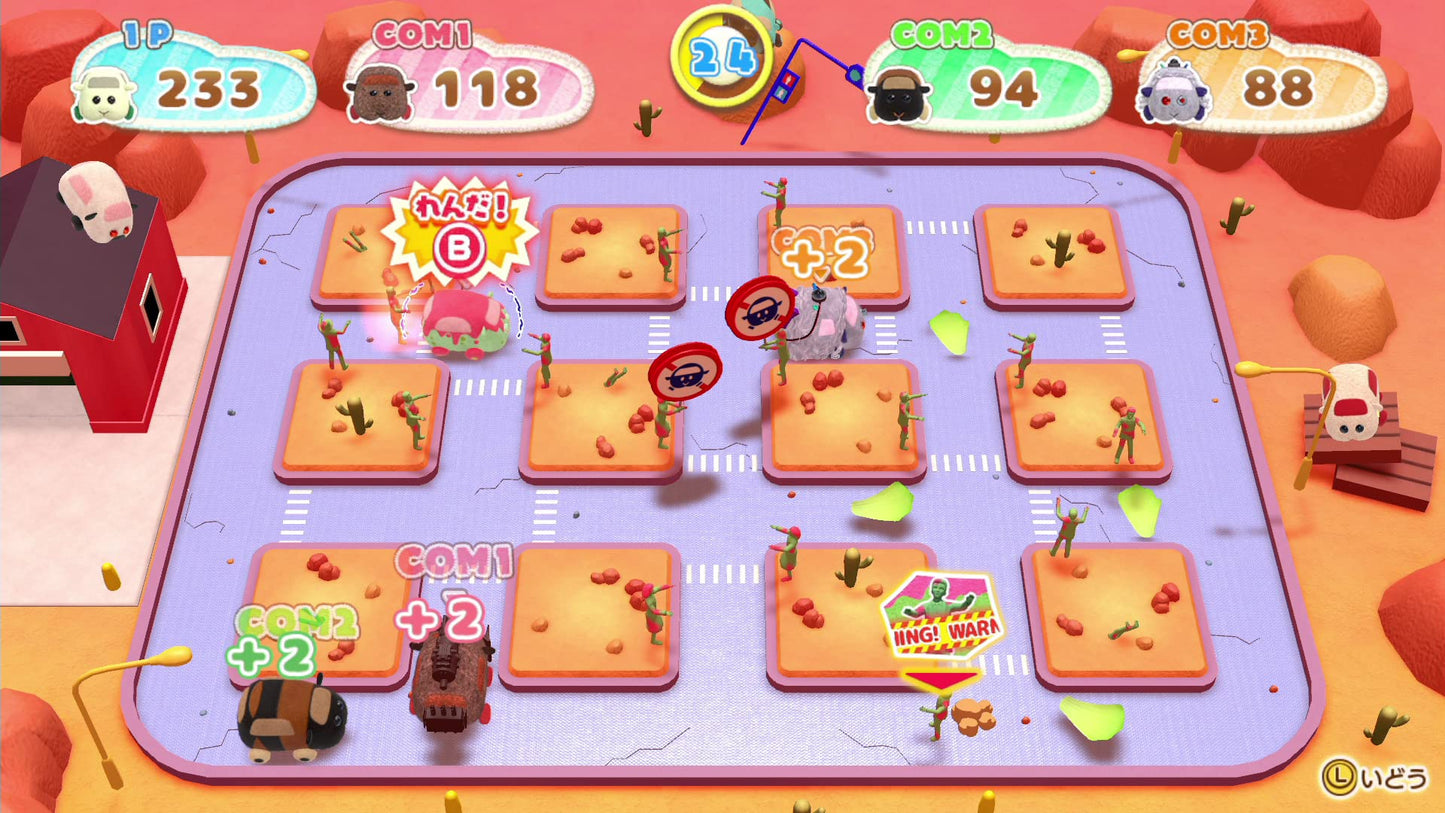Select the COM1 brown molcar avatar

384,93
